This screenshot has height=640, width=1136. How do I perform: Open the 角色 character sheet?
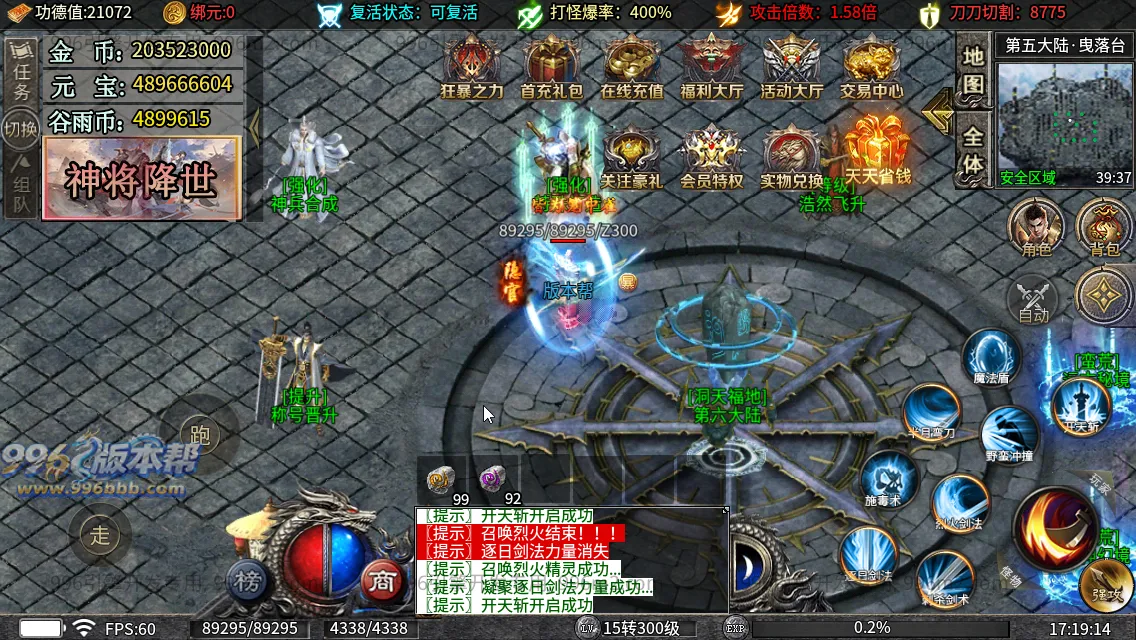[1036, 226]
